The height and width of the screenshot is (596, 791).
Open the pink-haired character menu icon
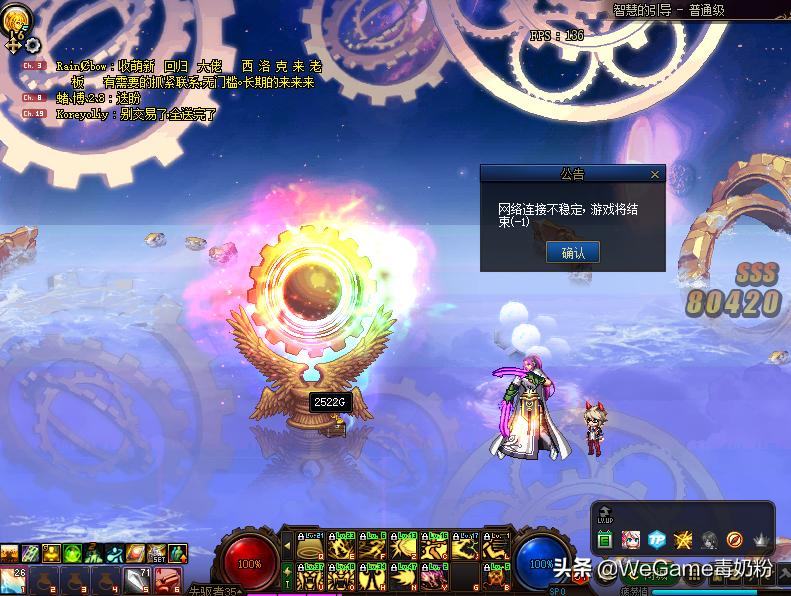tap(631, 540)
